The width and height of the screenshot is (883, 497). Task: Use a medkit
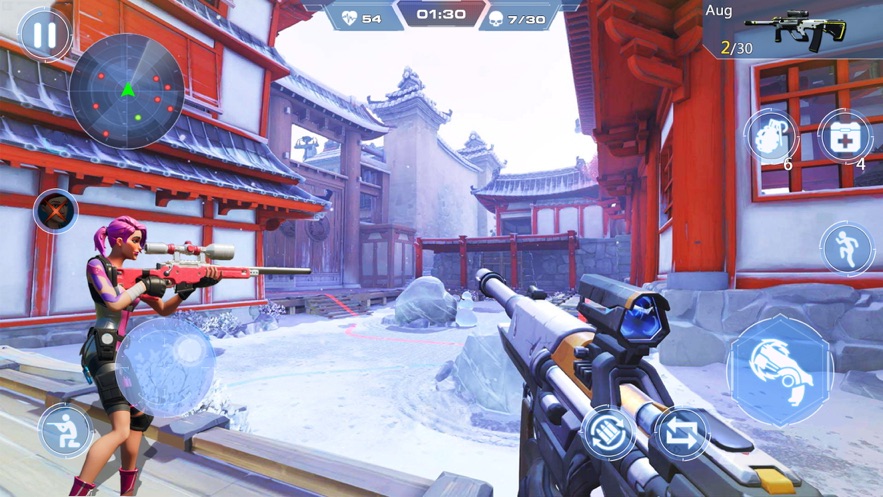tap(845, 135)
